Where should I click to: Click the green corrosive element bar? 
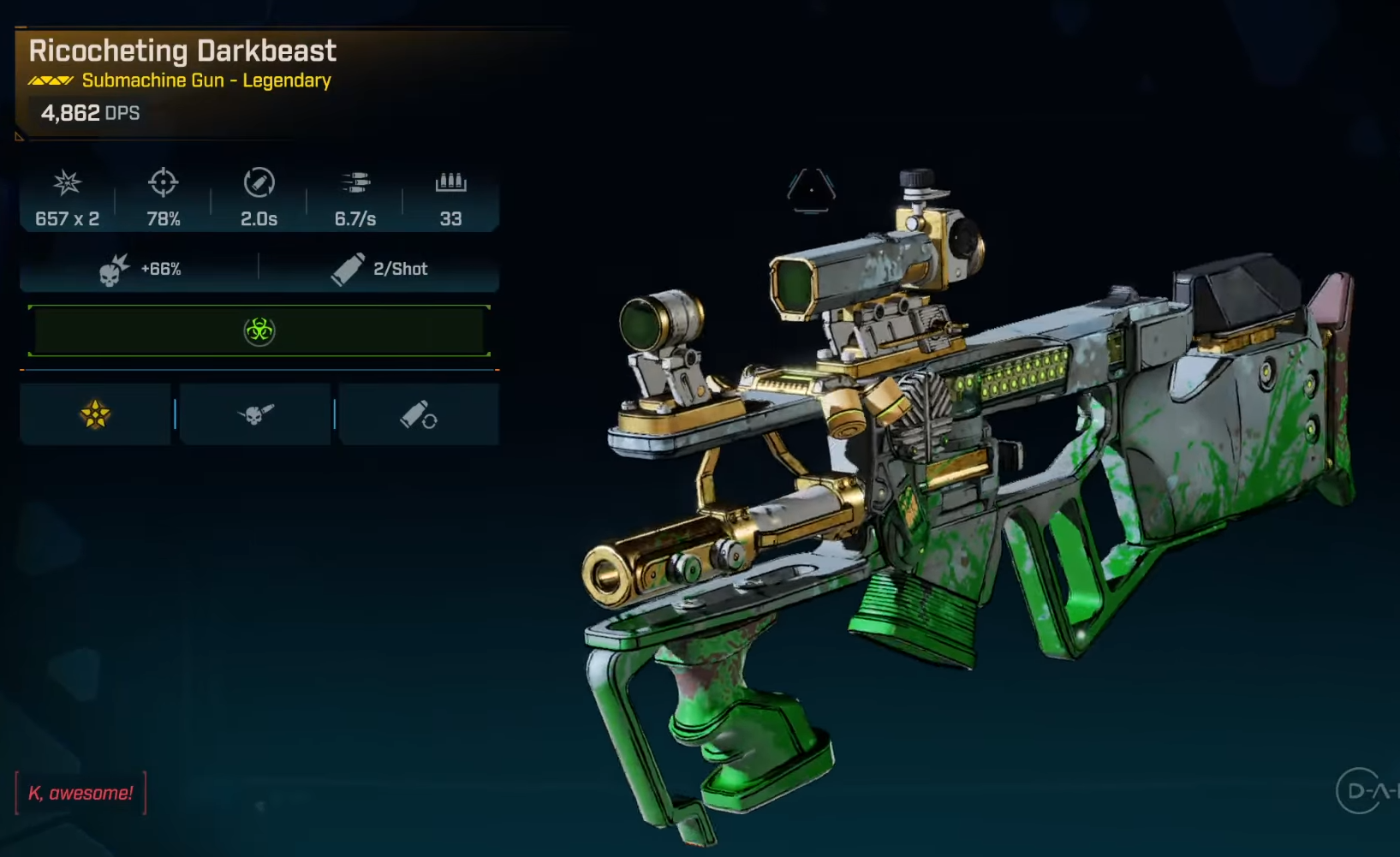point(259,330)
